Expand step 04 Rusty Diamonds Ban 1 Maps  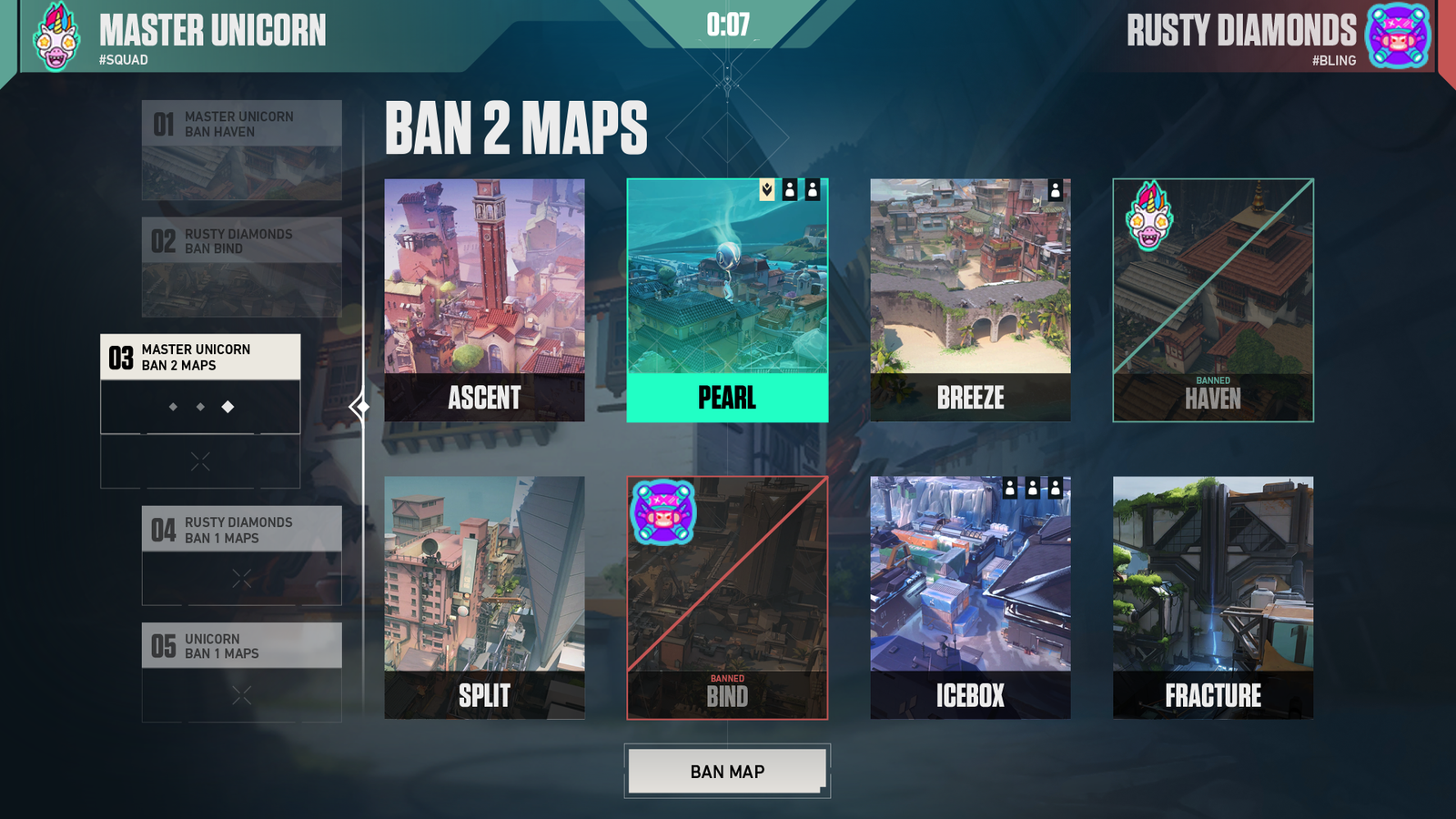[241, 530]
